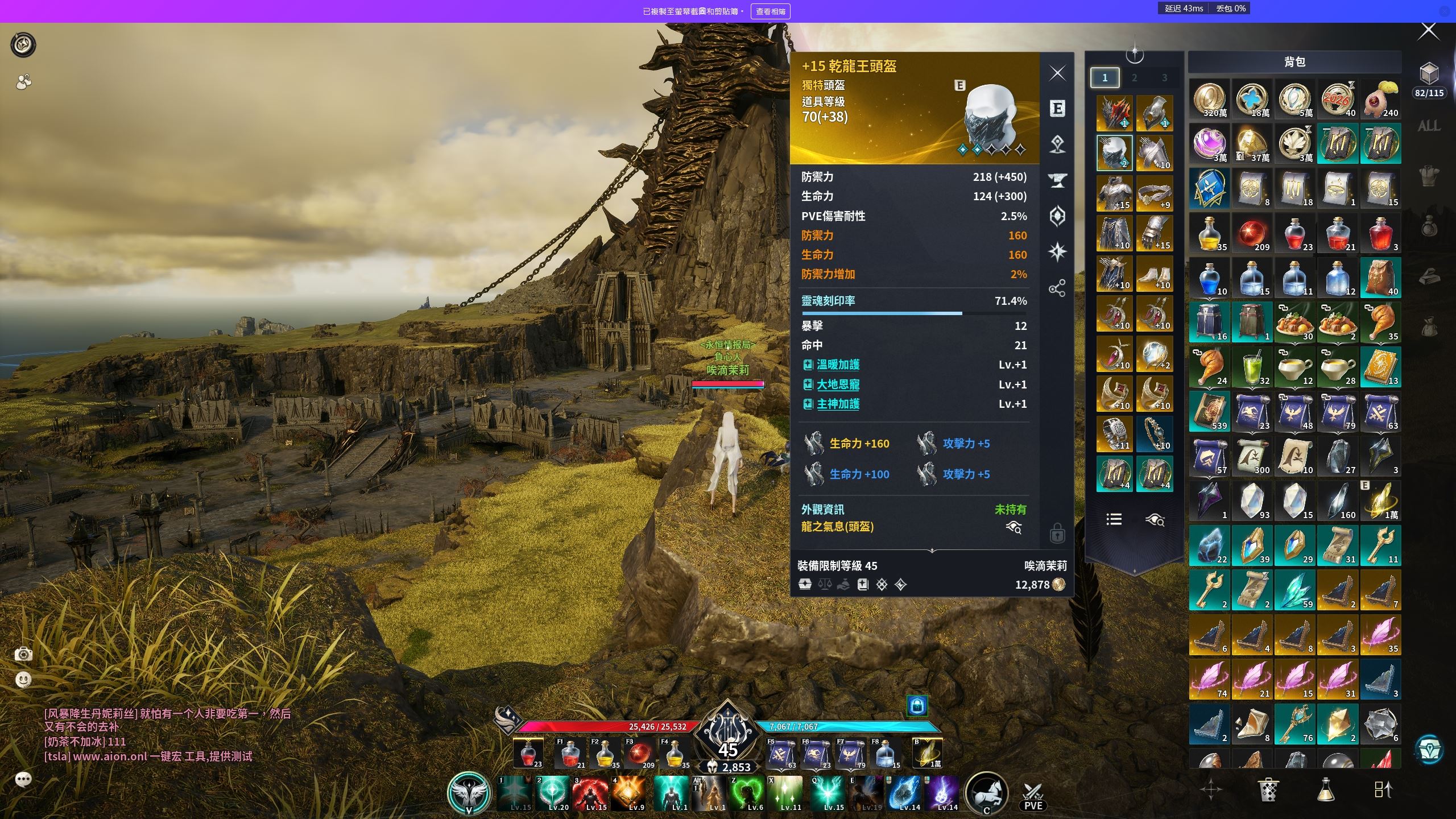Sort the inventory with the sort button
This screenshot has height=819, width=1456.
pyautogui.click(x=1383, y=789)
